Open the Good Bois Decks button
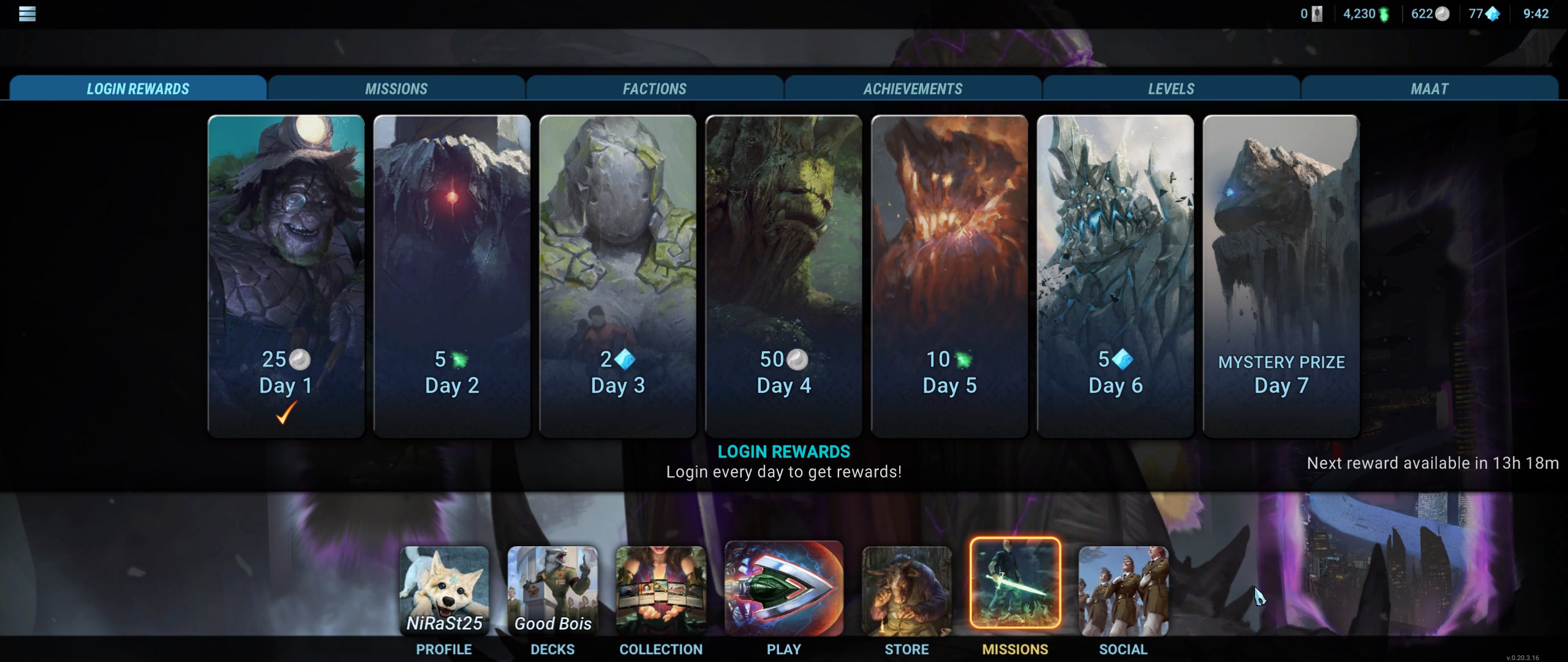Image resolution: width=1568 pixels, height=662 pixels. [x=552, y=591]
